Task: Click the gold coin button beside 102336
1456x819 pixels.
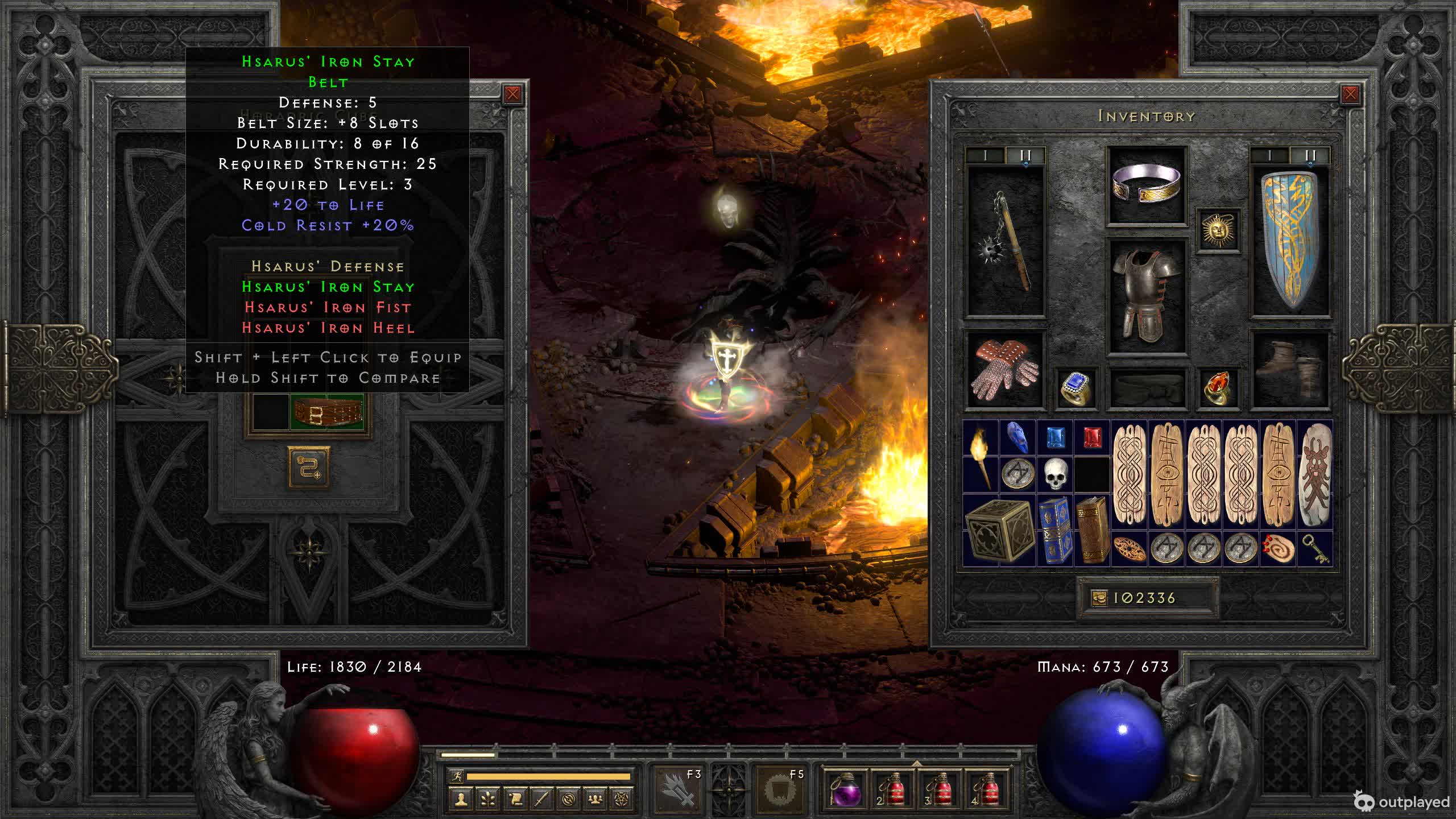Action: click(x=1099, y=598)
